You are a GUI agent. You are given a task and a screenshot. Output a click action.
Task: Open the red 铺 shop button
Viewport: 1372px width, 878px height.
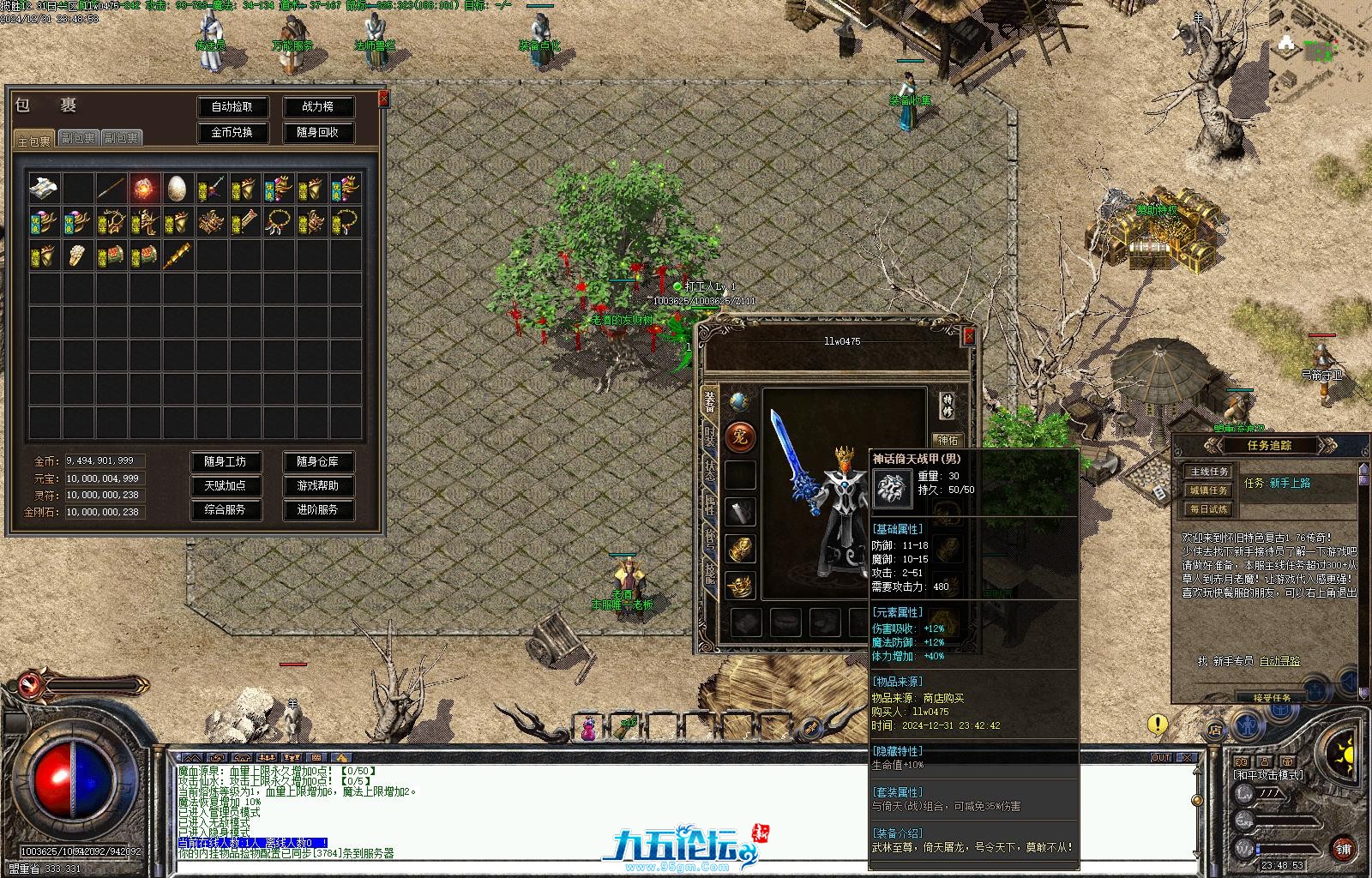pos(1343,849)
